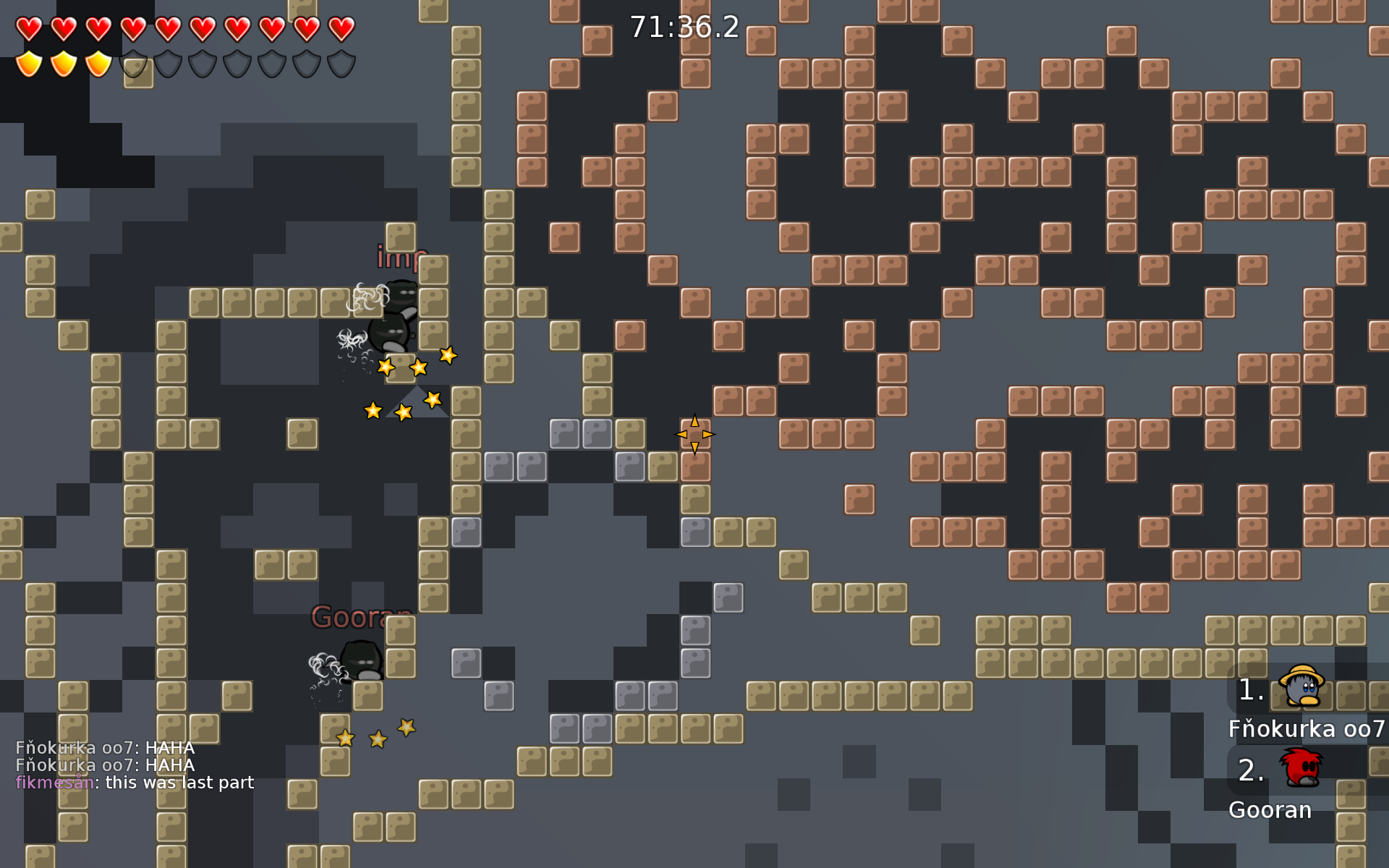Click the fikmesån chat message text

[x=134, y=783]
